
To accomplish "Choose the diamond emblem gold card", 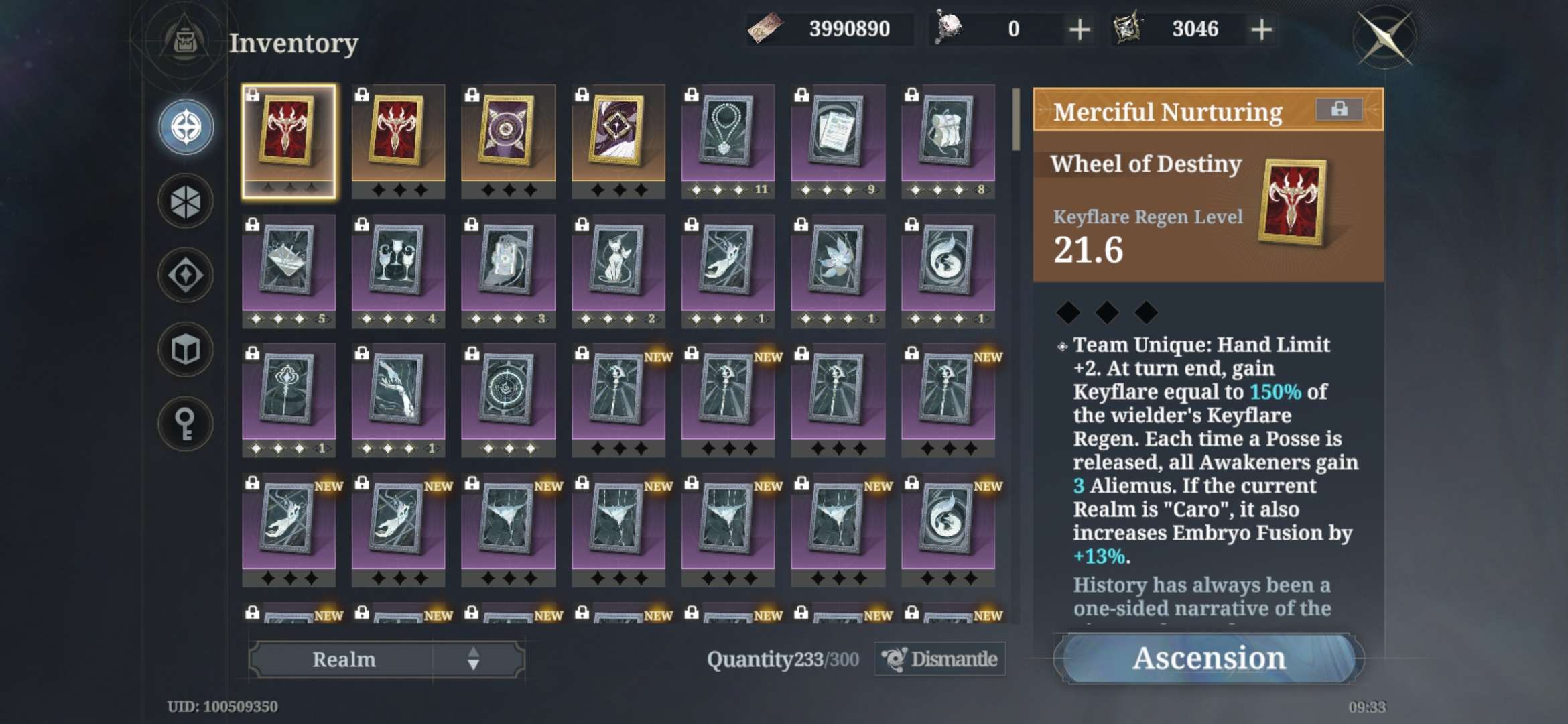I will (x=618, y=133).
